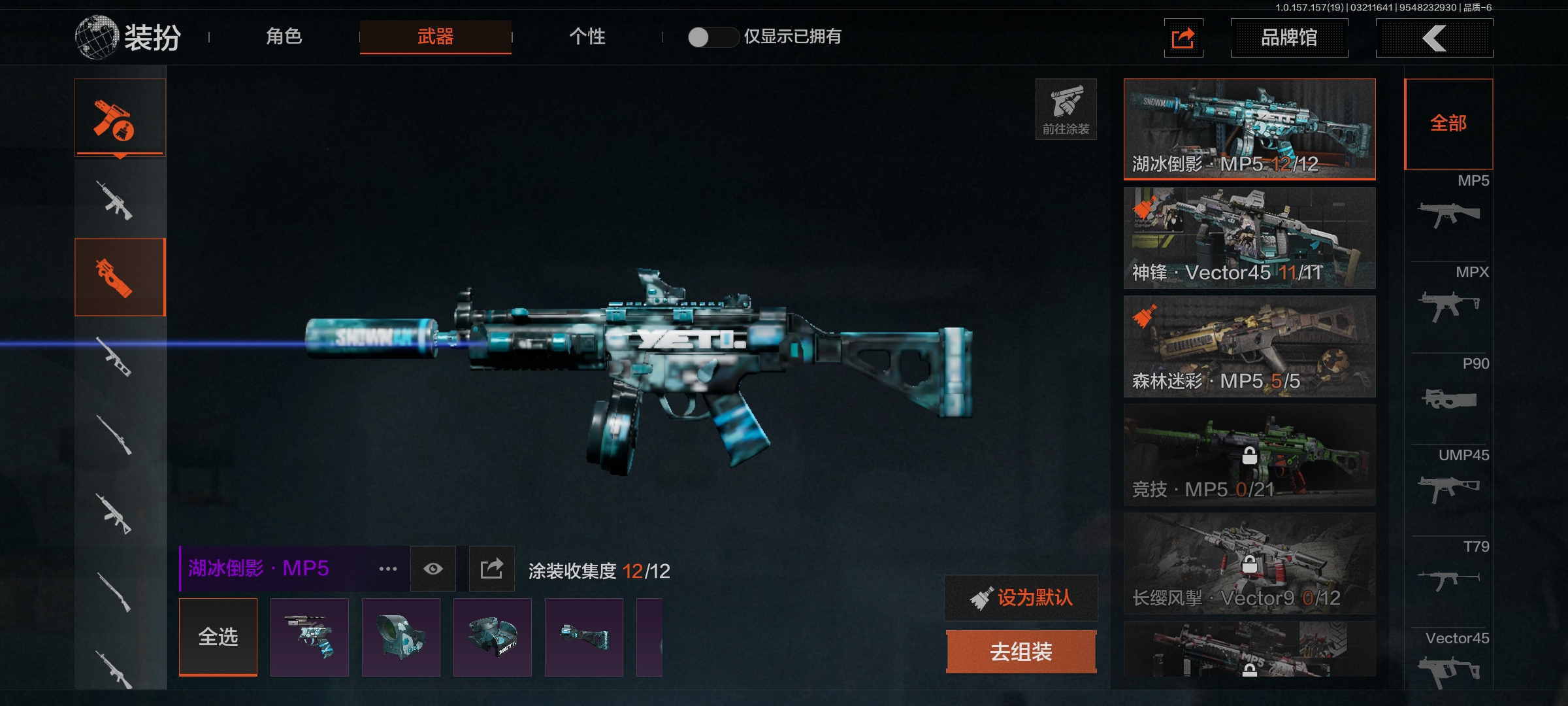Toggle the eye preview icon
This screenshot has height=706, width=1568.
[433, 569]
